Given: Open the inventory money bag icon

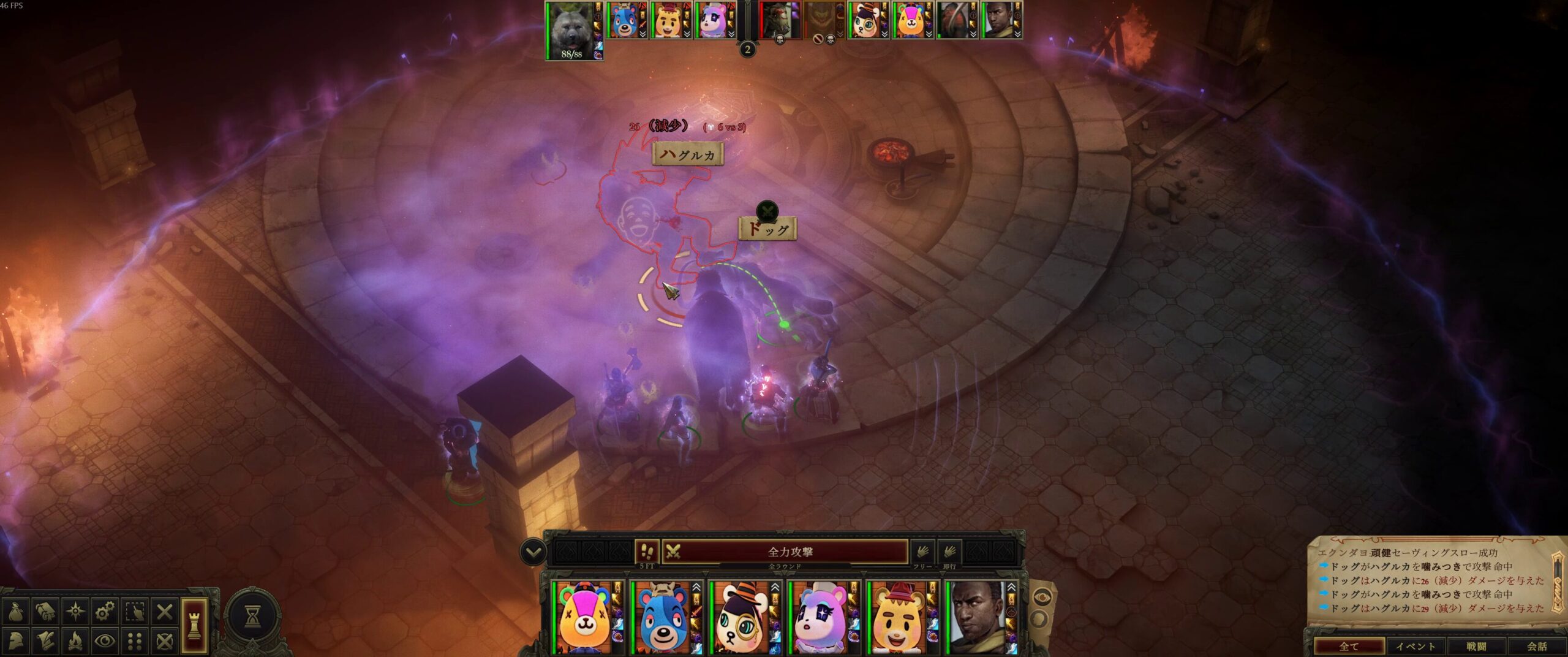Looking at the screenshot, I should (x=17, y=611).
